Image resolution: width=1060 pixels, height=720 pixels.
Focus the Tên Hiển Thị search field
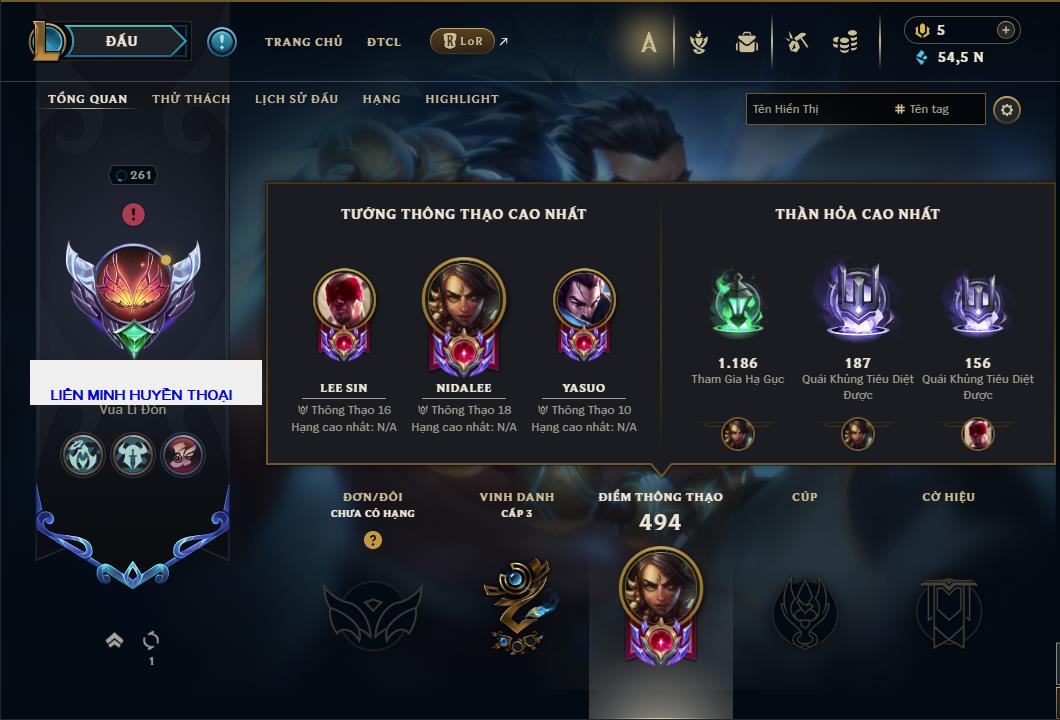click(x=815, y=109)
